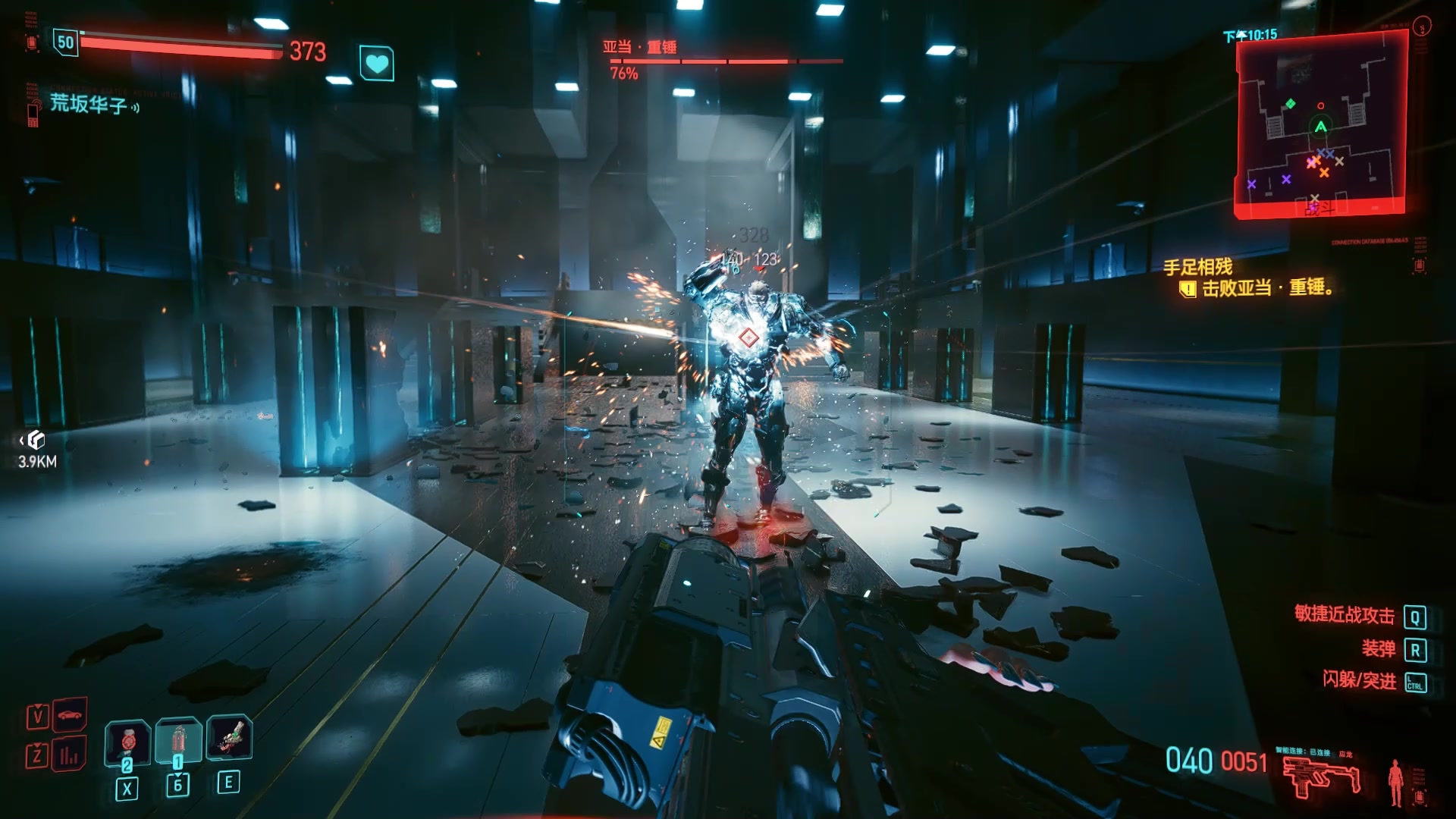Click the player level 50 badge

tap(66, 42)
